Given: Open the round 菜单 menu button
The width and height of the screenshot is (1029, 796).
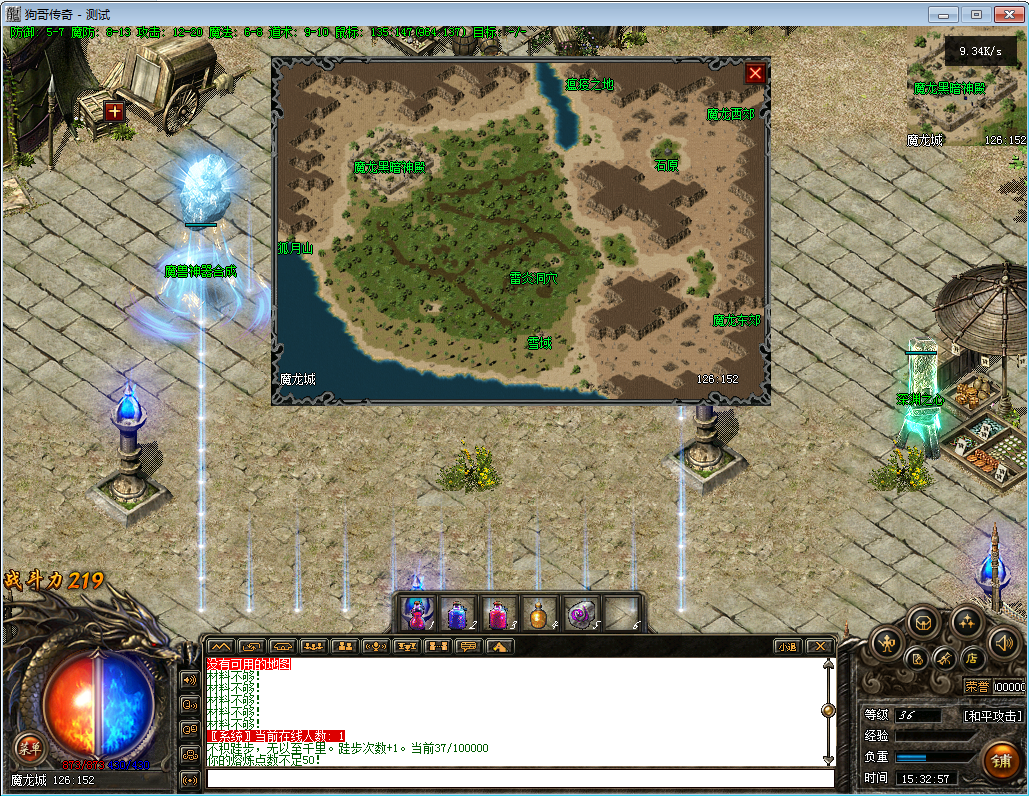Looking at the screenshot, I should click(29, 746).
